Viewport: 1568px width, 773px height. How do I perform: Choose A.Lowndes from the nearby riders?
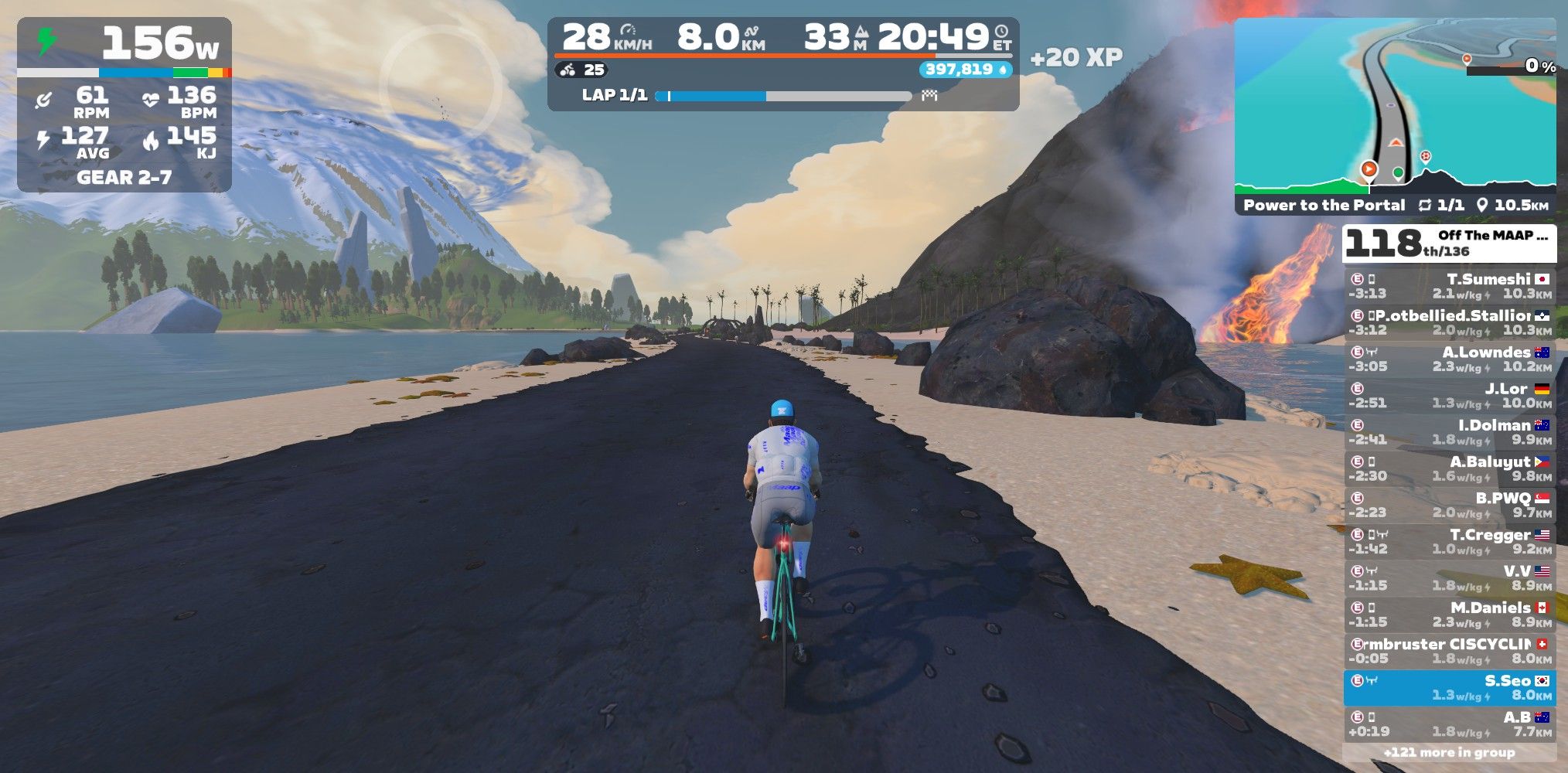pyautogui.click(x=1449, y=359)
